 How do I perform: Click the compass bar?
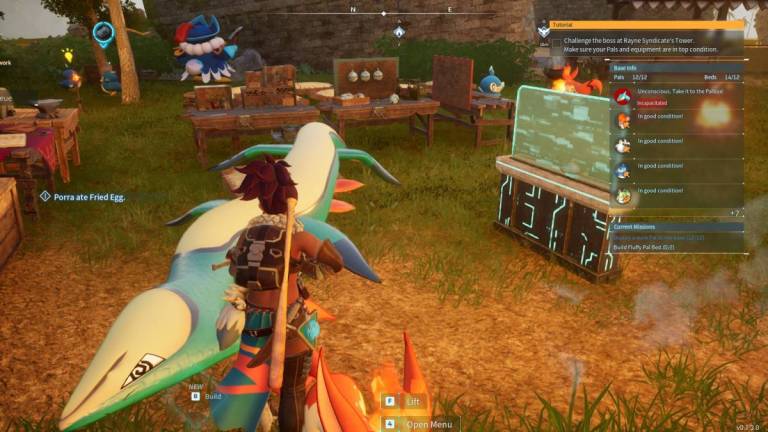[383, 14]
